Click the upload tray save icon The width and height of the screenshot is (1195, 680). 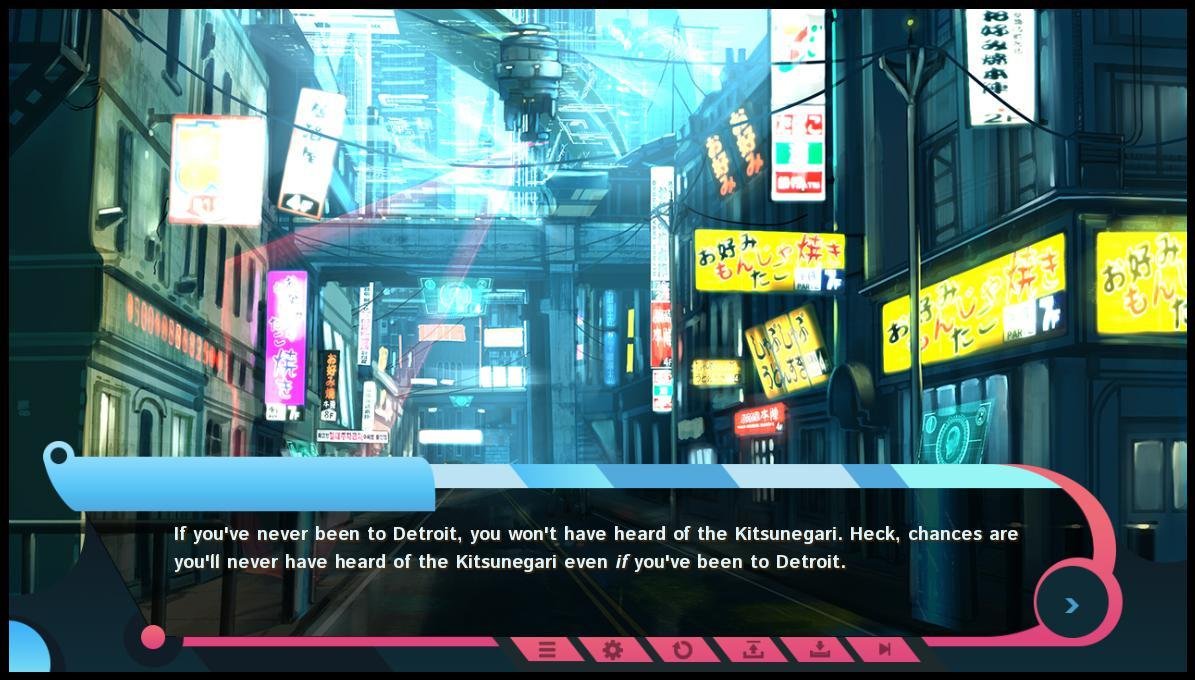pos(752,650)
